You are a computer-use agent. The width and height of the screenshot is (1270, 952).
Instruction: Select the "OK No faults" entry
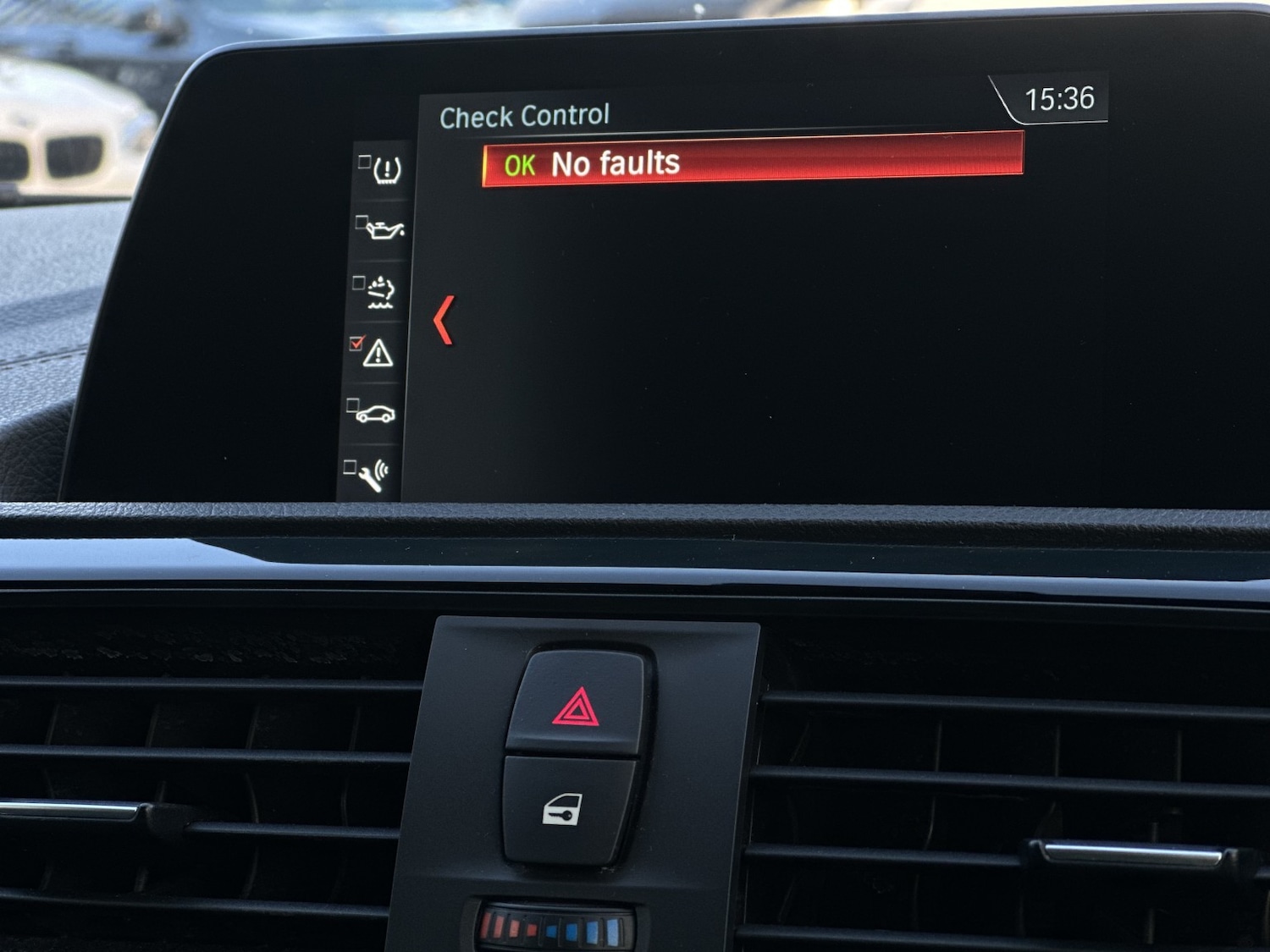pos(752,161)
